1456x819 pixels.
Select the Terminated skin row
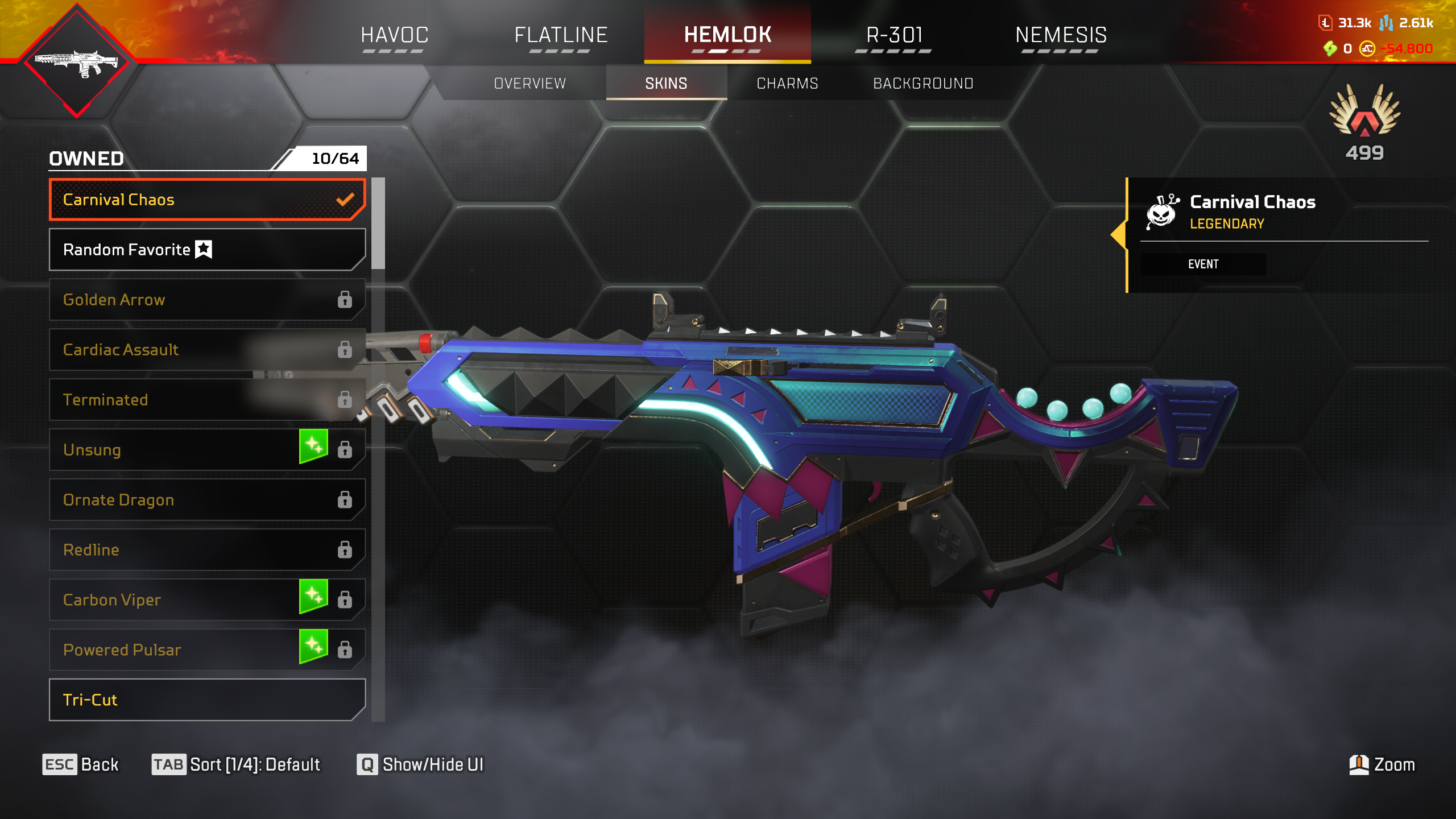207,400
